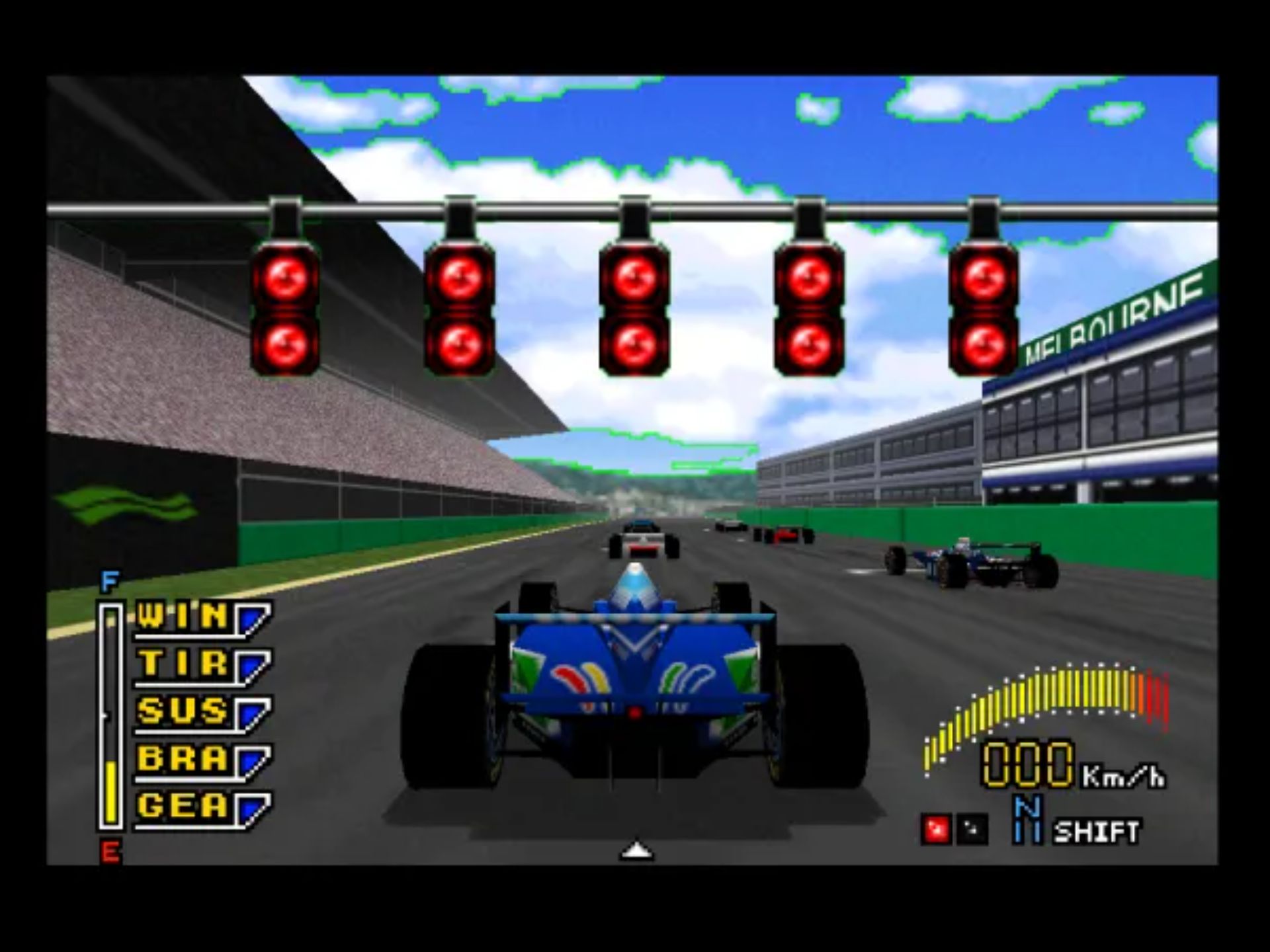Adjust the vertical fuel level bar
Image resolution: width=1270 pixels, height=952 pixels.
coord(110,714)
